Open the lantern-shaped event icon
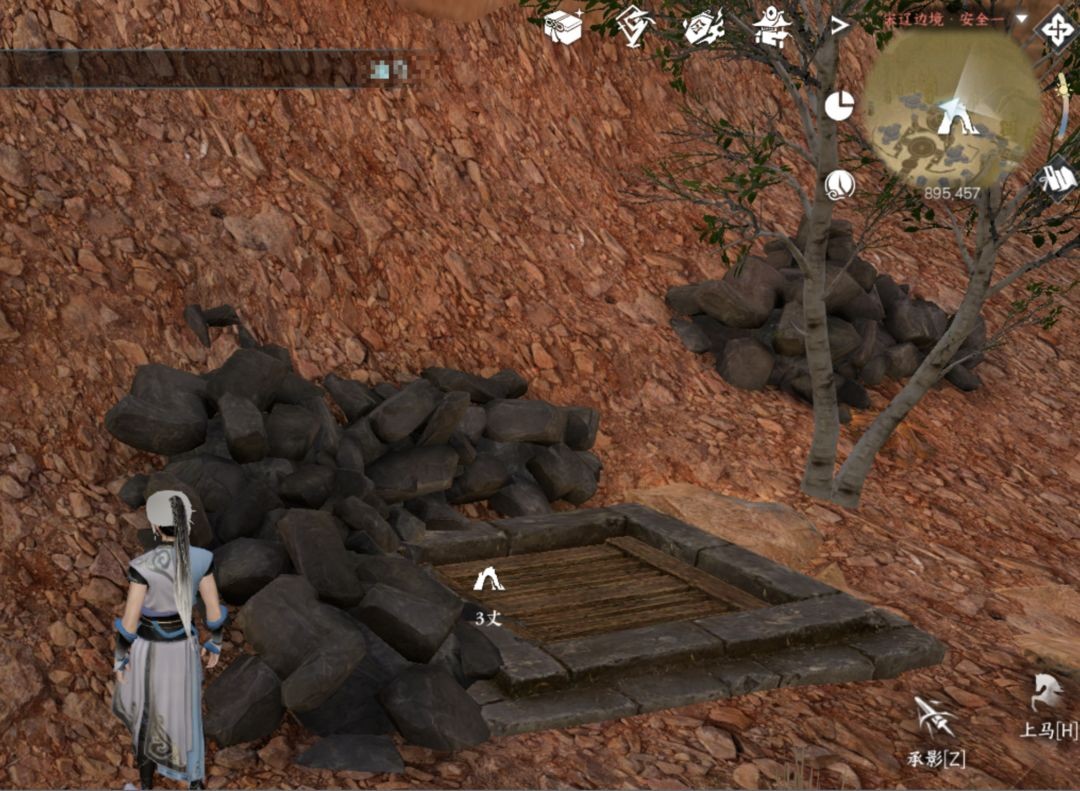The image size is (1080, 791). [x=703, y=25]
